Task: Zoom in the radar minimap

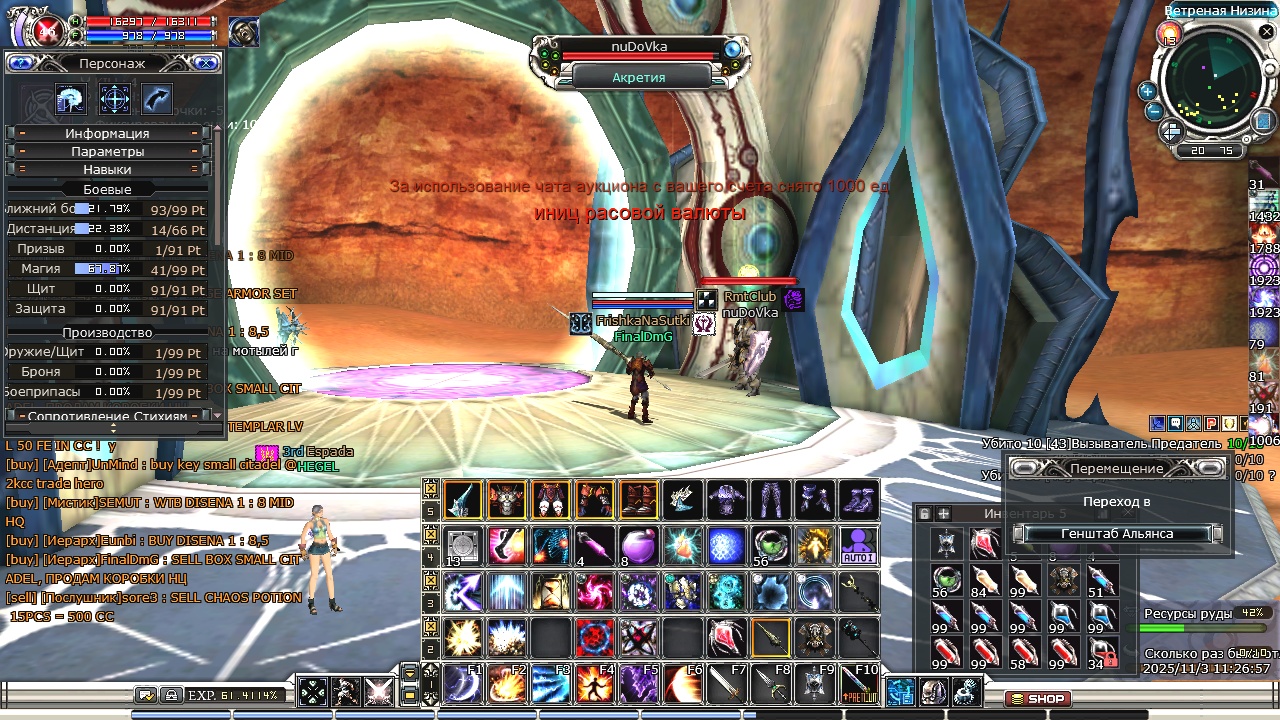Action: coord(1147,91)
